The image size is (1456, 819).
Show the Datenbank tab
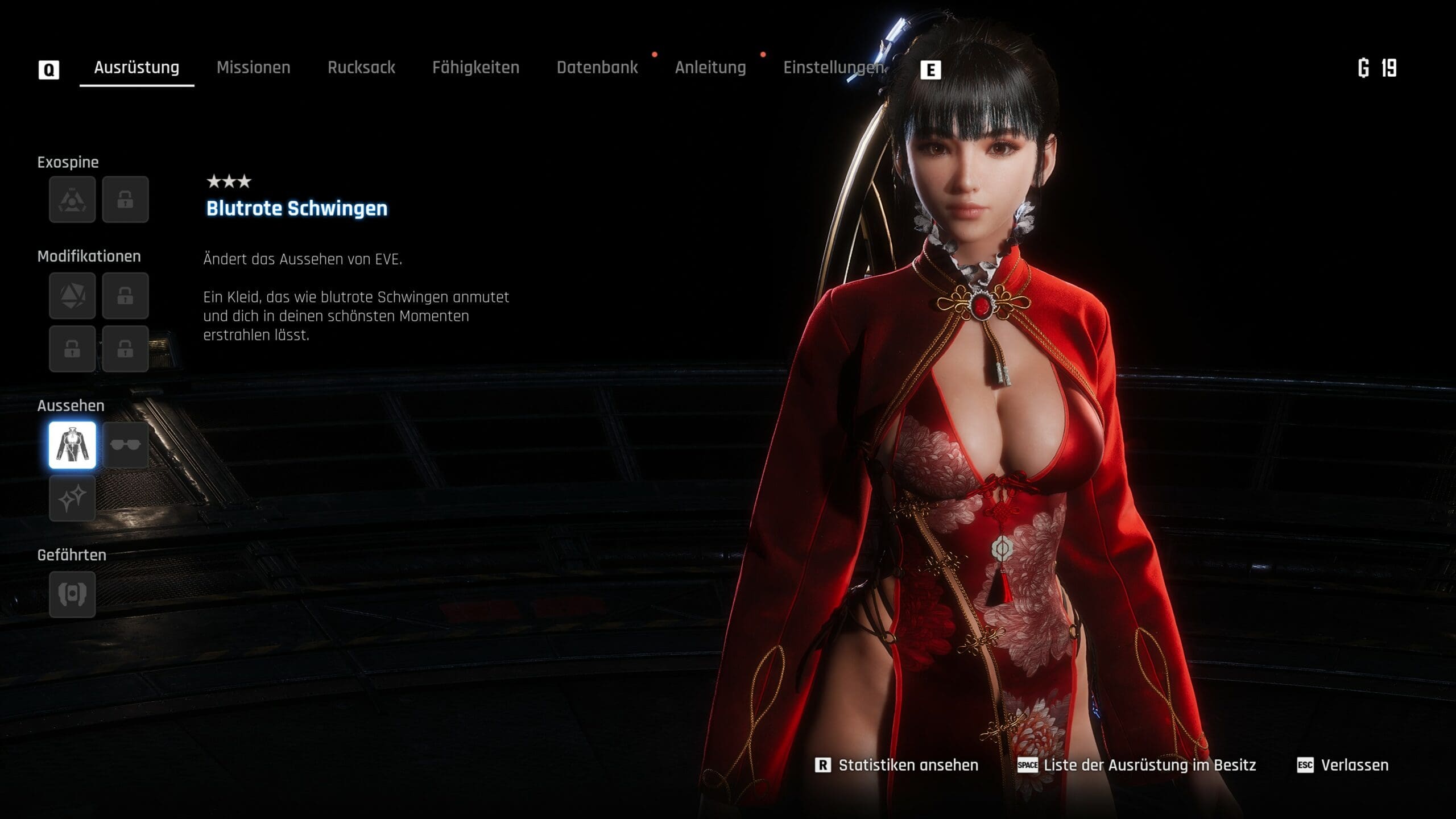pos(597,68)
